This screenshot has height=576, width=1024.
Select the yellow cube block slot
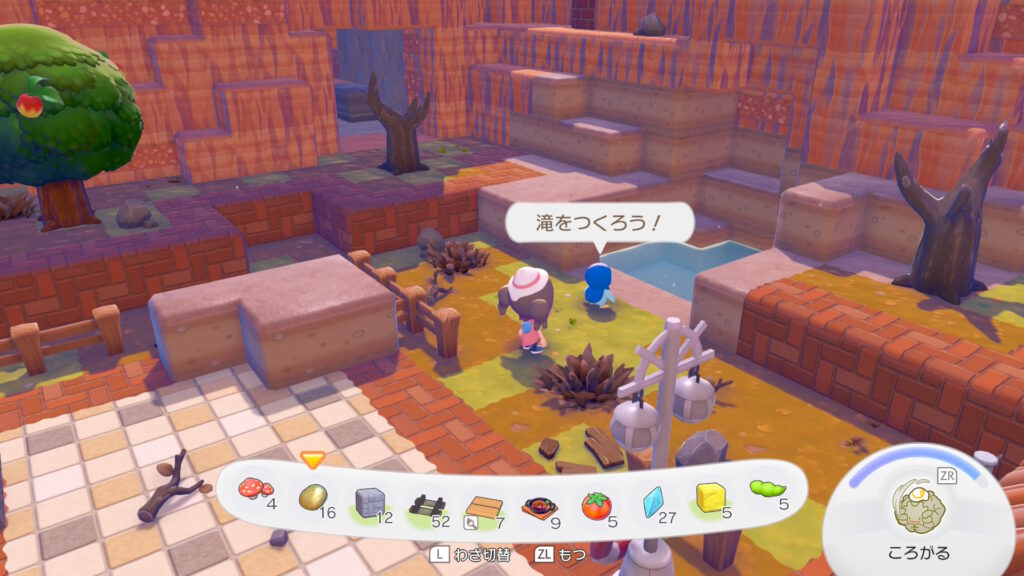(710, 497)
